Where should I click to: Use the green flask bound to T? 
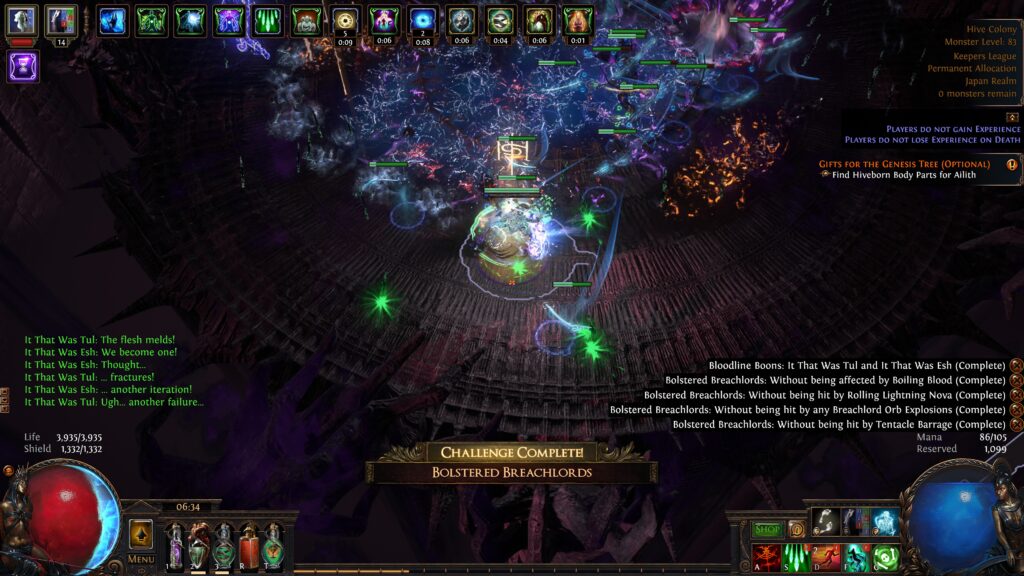(x=272, y=547)
